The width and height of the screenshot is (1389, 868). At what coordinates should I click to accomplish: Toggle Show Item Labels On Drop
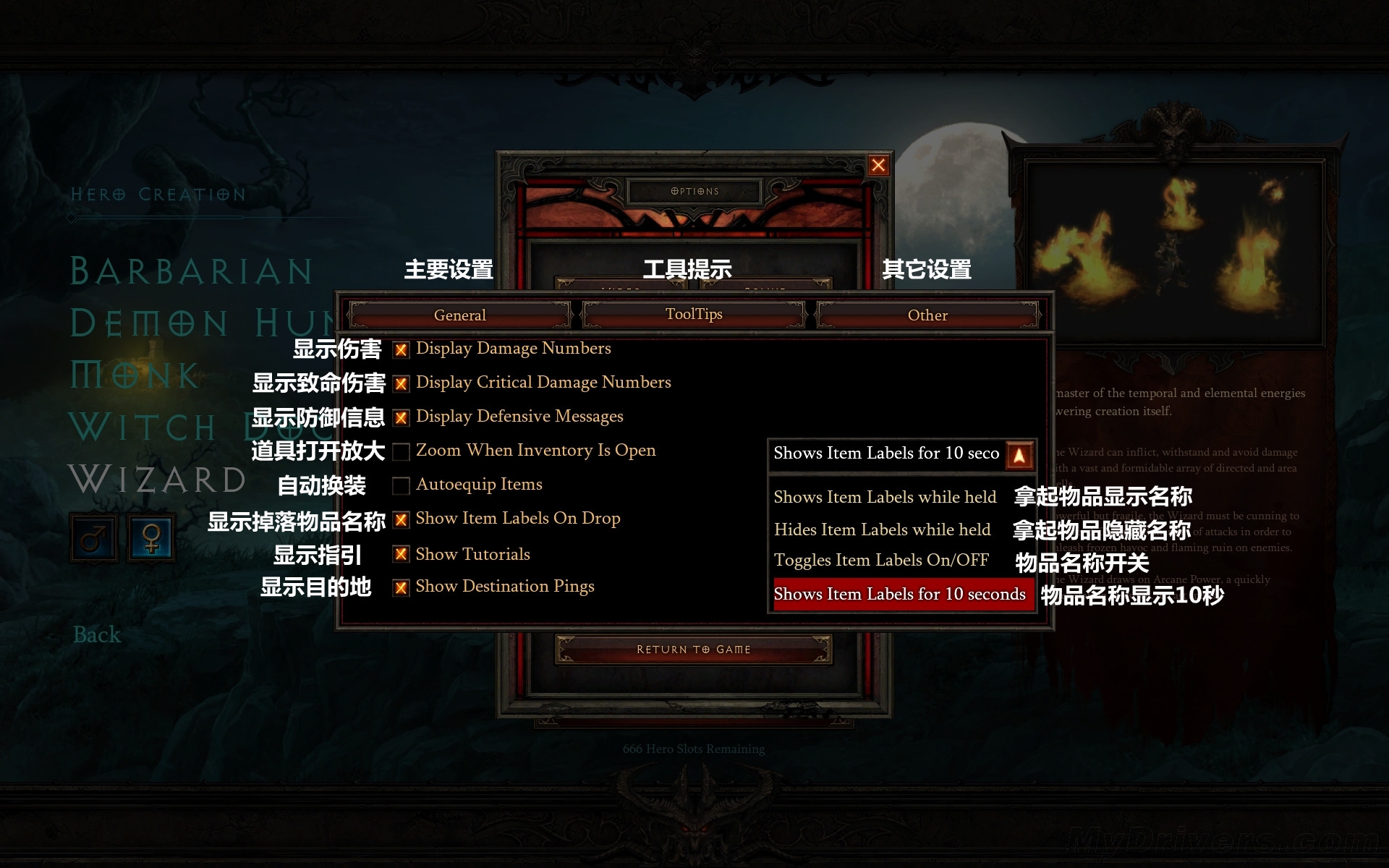(401, 520)
